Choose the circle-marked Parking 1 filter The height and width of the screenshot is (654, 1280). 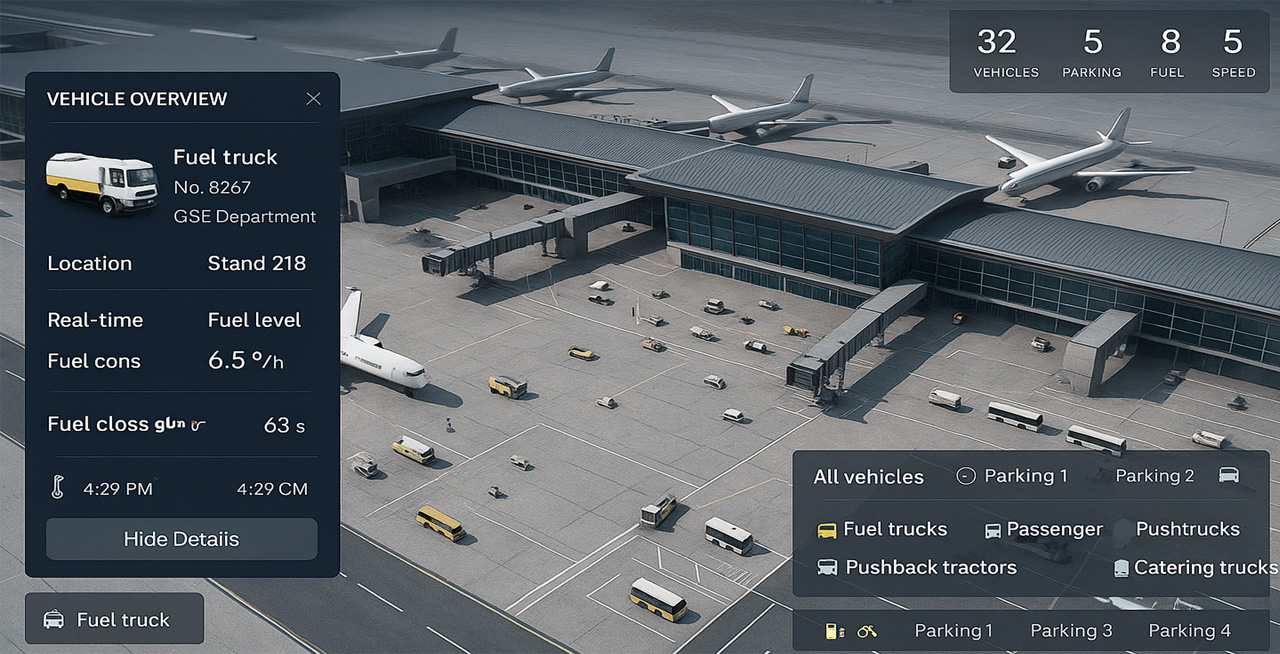coord(1012,476)
